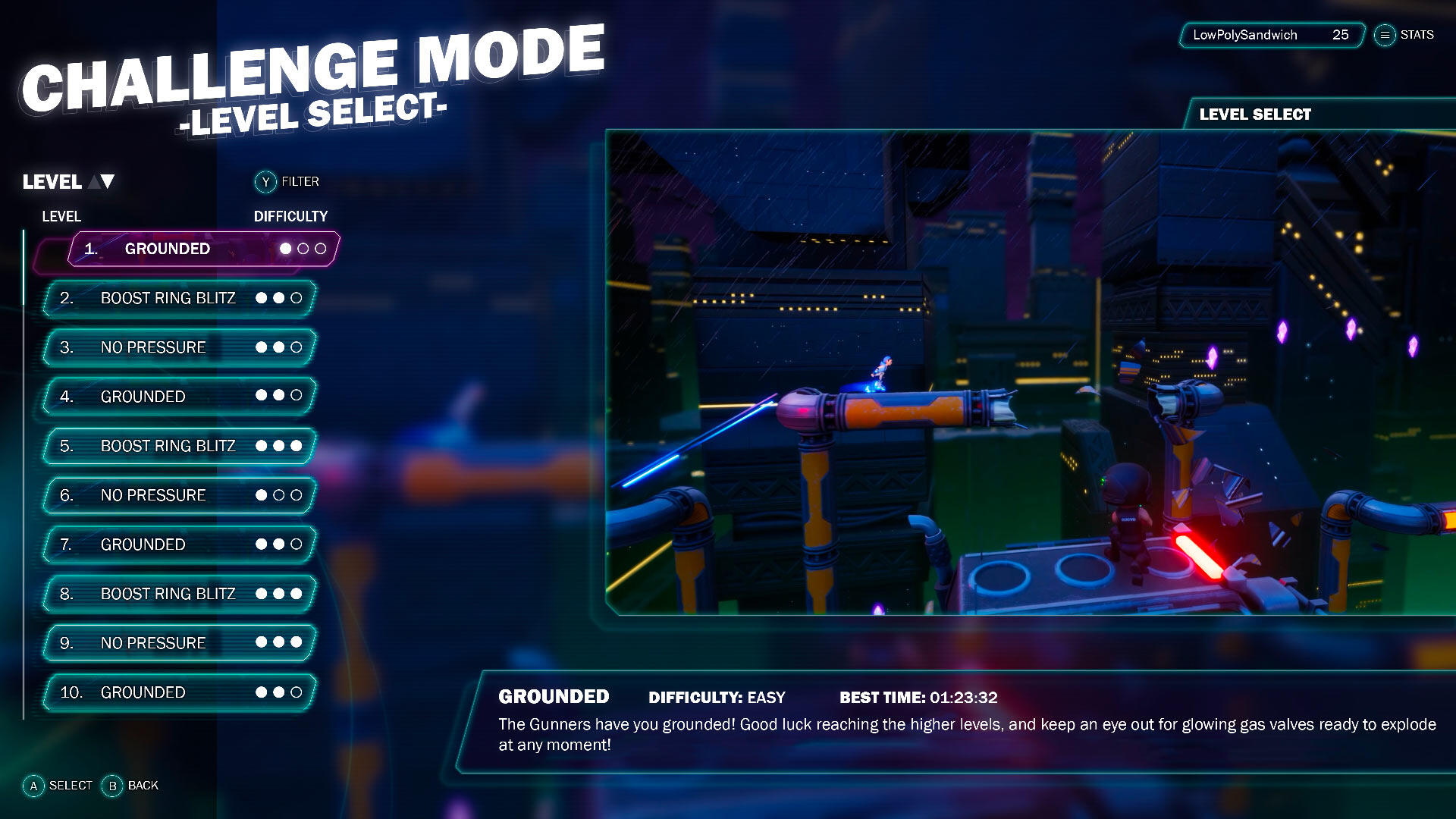The width and height of the screenshot is (1456, 819).
Task: Select level 4 Grounded
Action: tap(179, 397)
